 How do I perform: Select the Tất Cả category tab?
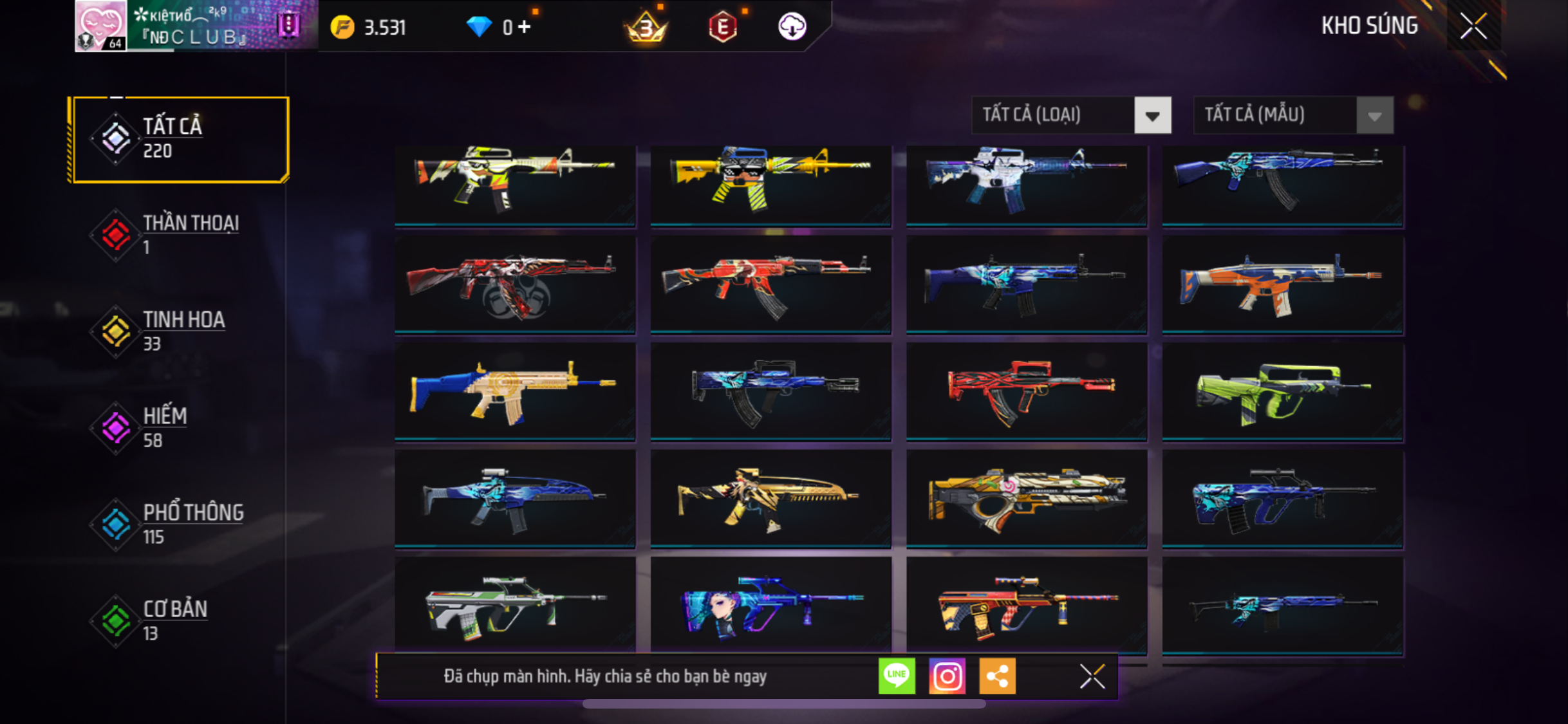click(180, 139)
